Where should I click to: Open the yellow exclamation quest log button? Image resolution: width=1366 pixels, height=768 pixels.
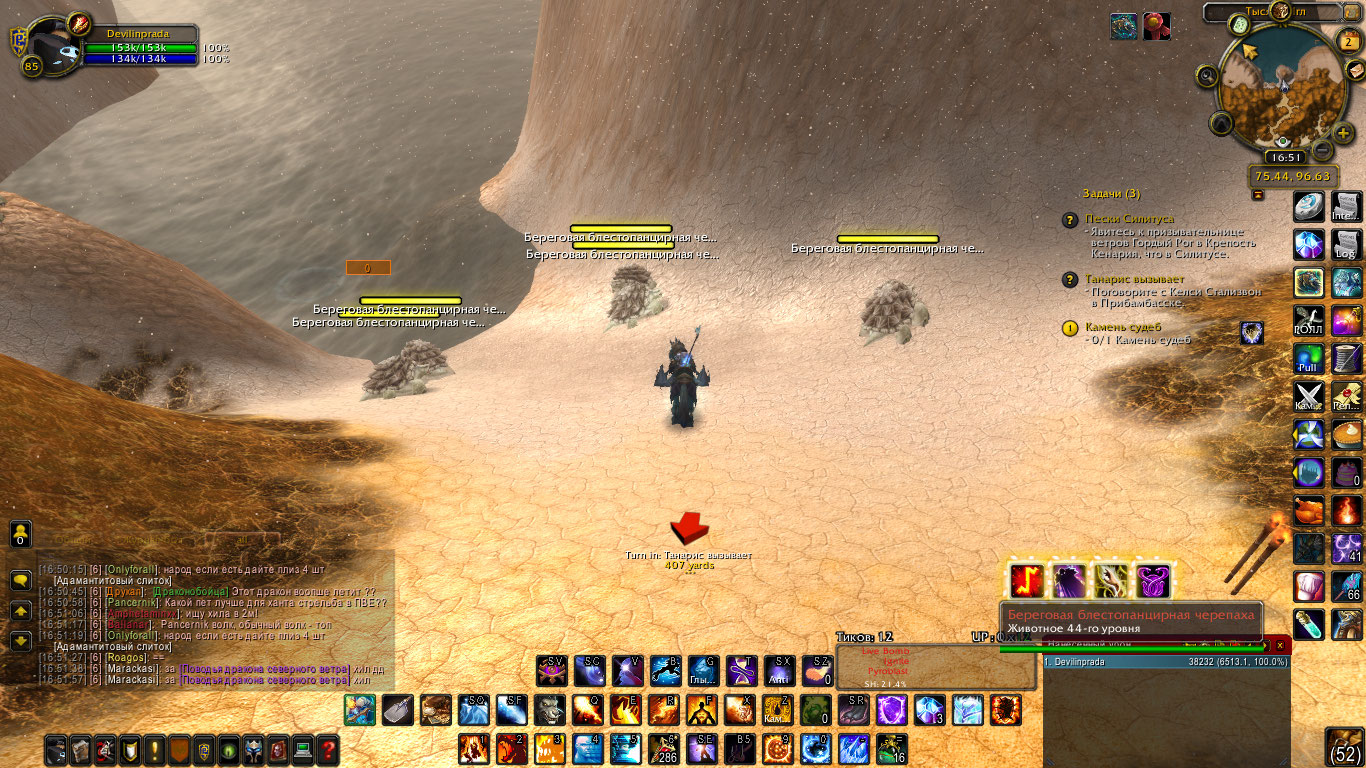(x=155, y=749)
